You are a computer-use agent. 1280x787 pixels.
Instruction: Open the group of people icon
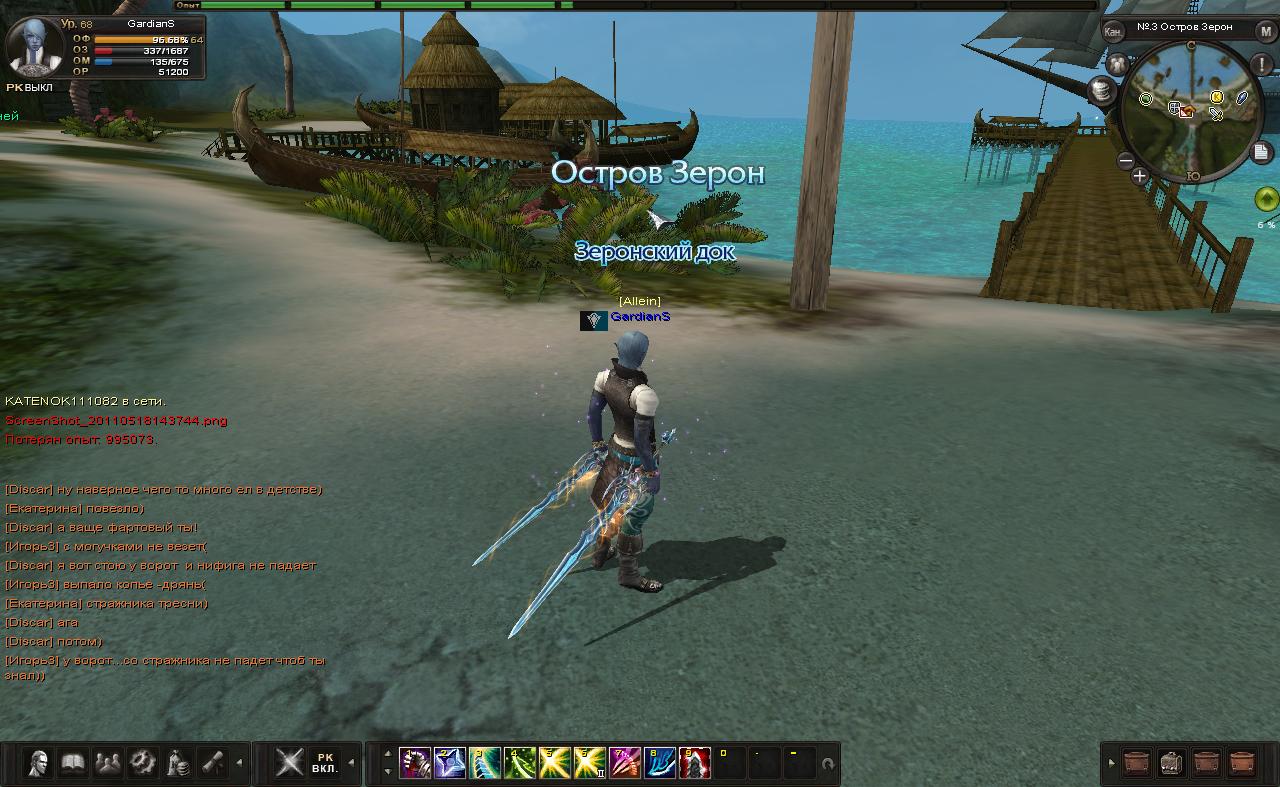point(108,763)
